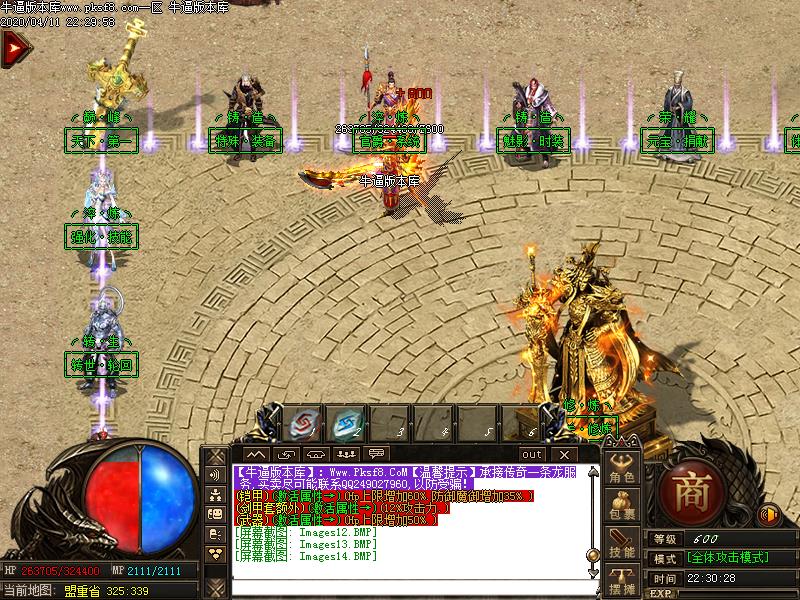Expand the red arrow button at top-left

pos(13,48)
